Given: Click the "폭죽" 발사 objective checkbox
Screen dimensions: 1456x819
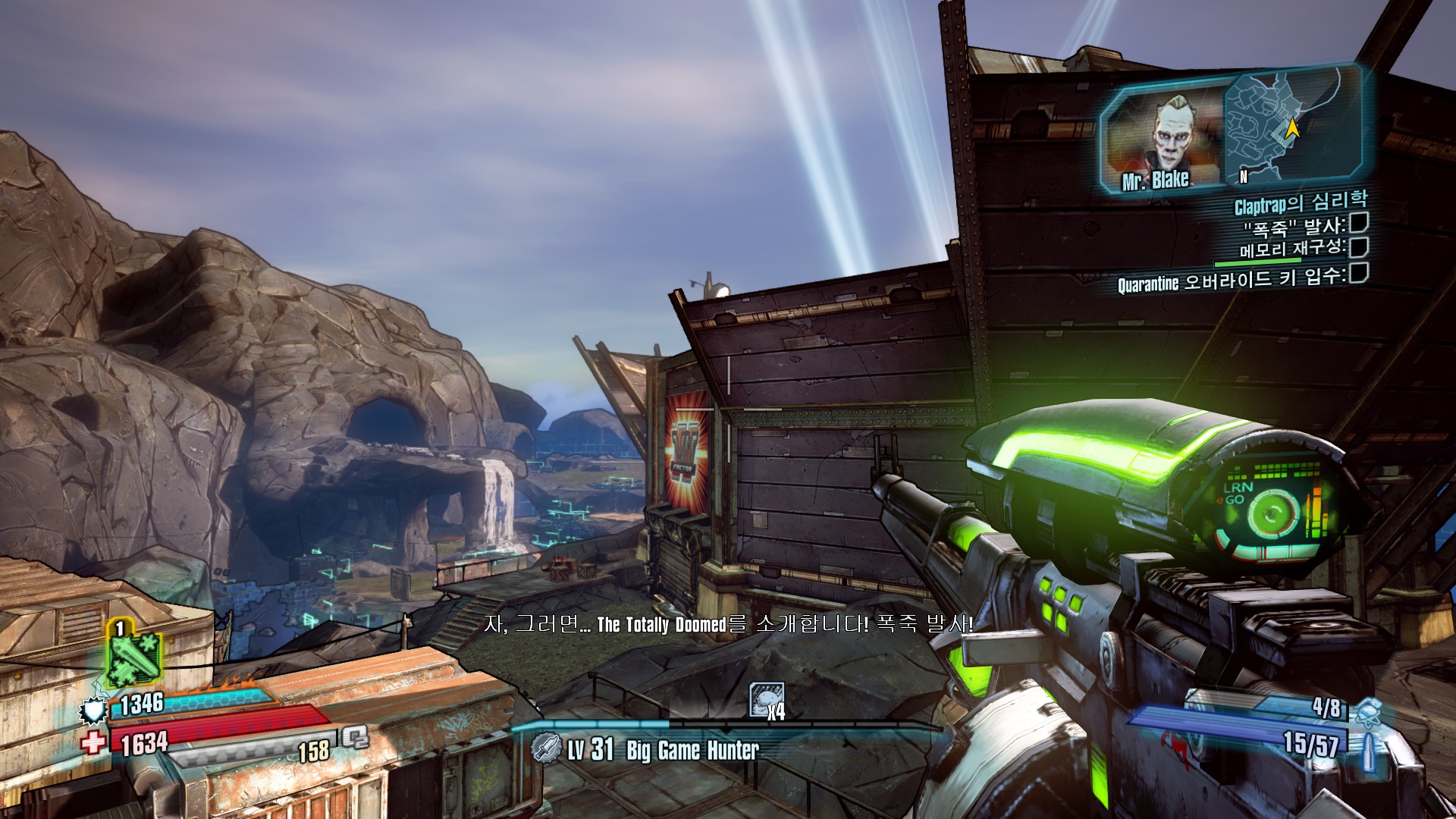Looking at the screenshot, I should tap(1358, 223).
